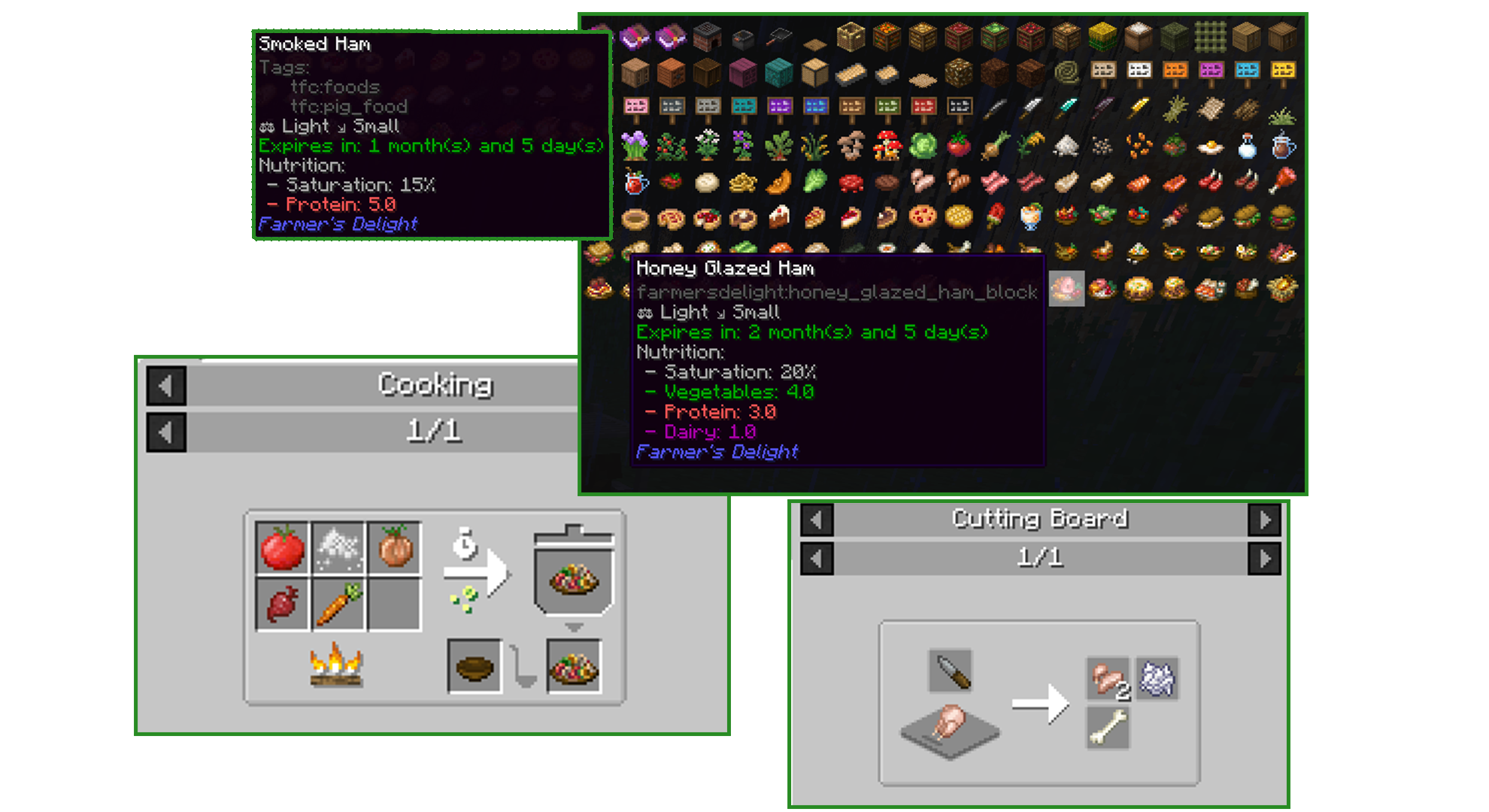Click the hamburger item in the list
Image resolution: width=1489 pixels, height=812 pixels.
(1282, 218)
